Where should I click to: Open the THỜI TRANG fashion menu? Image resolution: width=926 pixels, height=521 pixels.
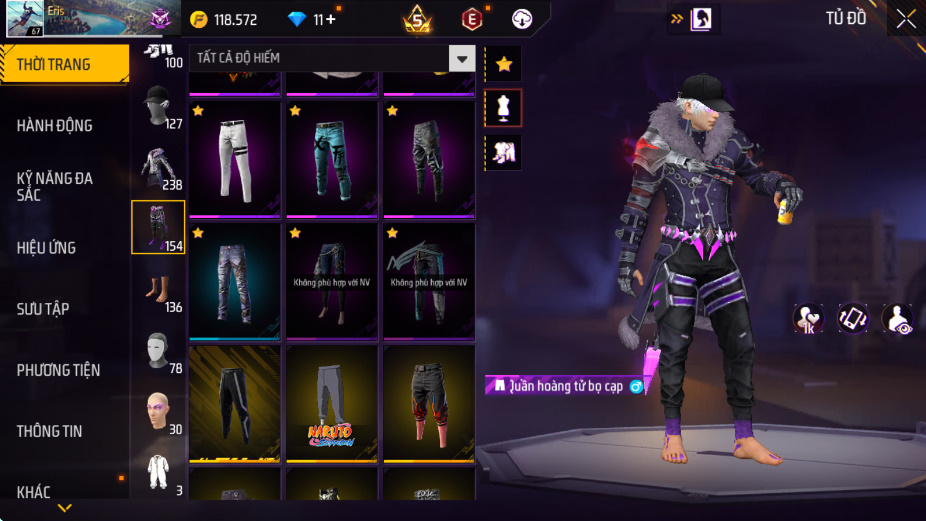click(x=64, y=64)
